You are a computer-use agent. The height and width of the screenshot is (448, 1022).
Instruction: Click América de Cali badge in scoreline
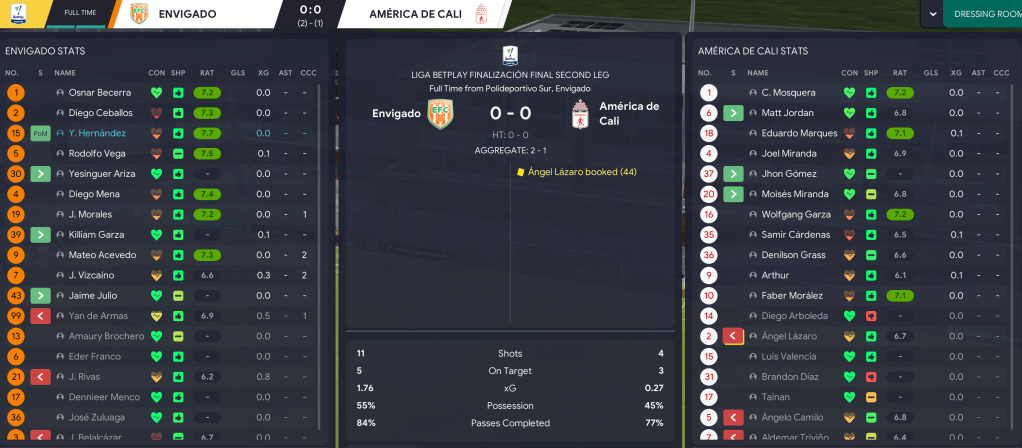pyautogui.click(x=578, y=115)
